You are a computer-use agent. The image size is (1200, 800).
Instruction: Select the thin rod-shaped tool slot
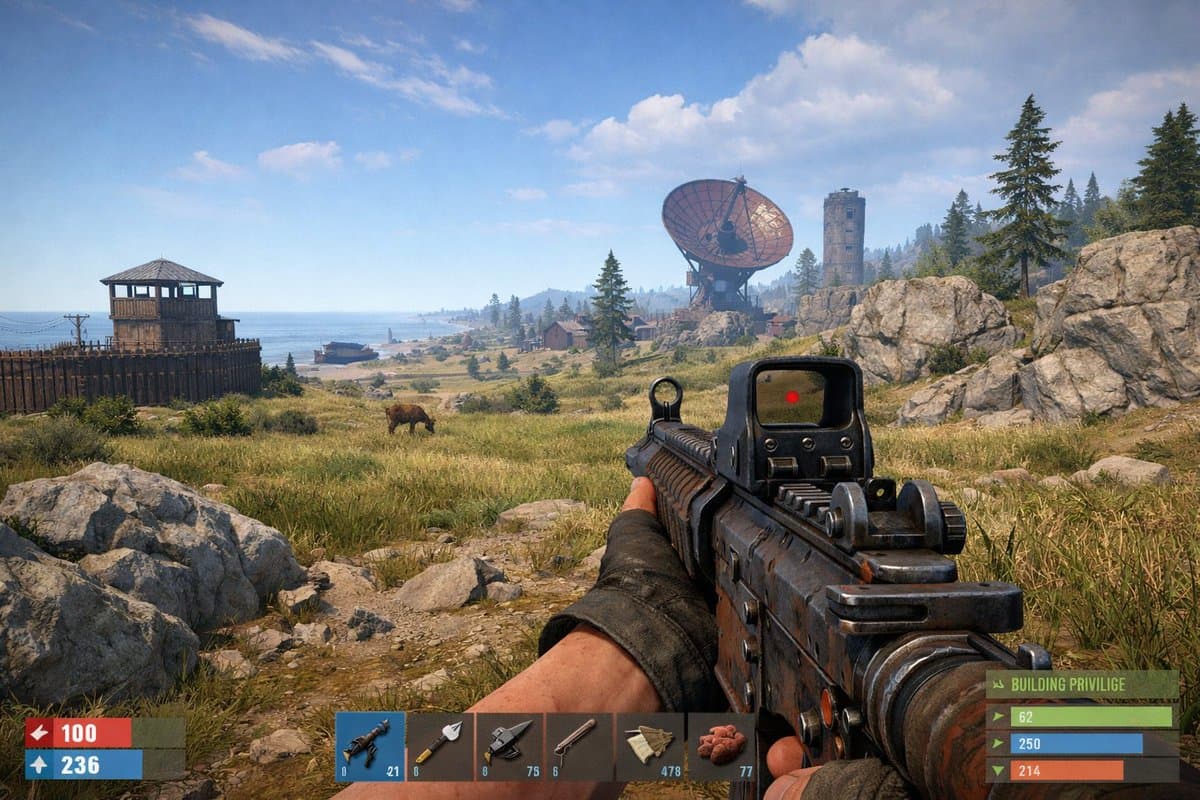click(580, 746)
